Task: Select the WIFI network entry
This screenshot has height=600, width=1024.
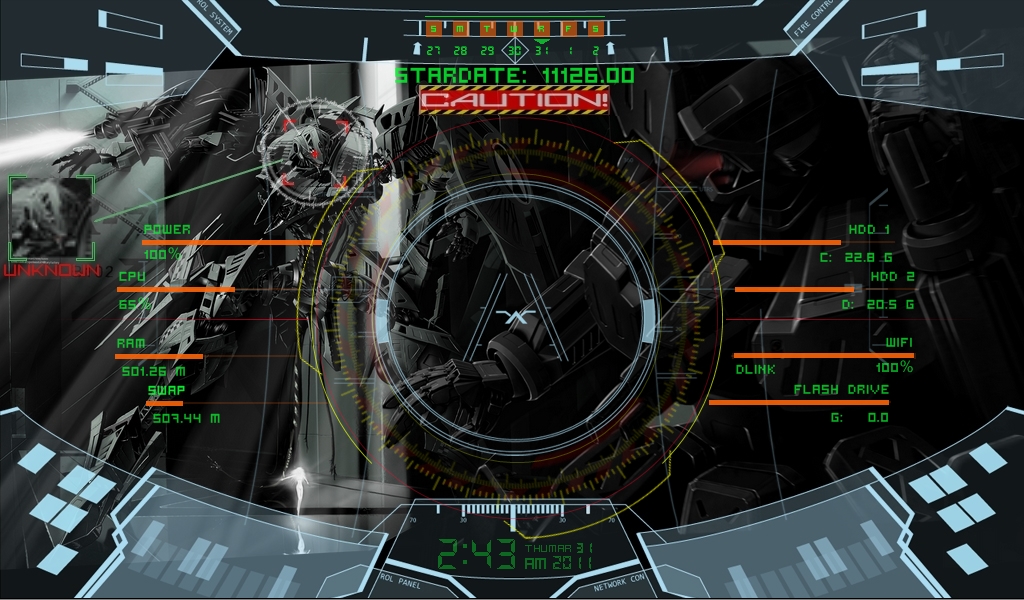Action: [898, 343]
